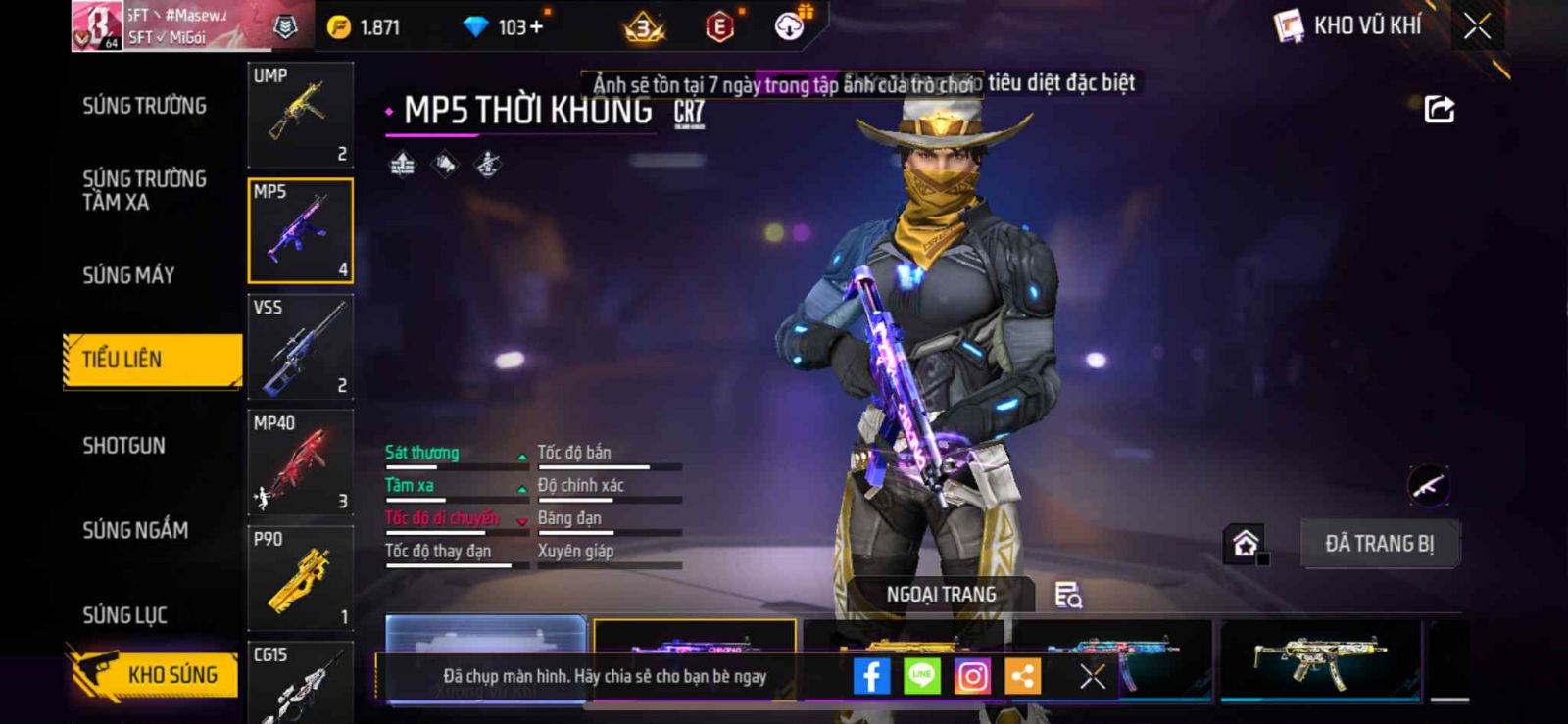
Task: Share the screenshot to Instagram
Action: tap(972, 676)
